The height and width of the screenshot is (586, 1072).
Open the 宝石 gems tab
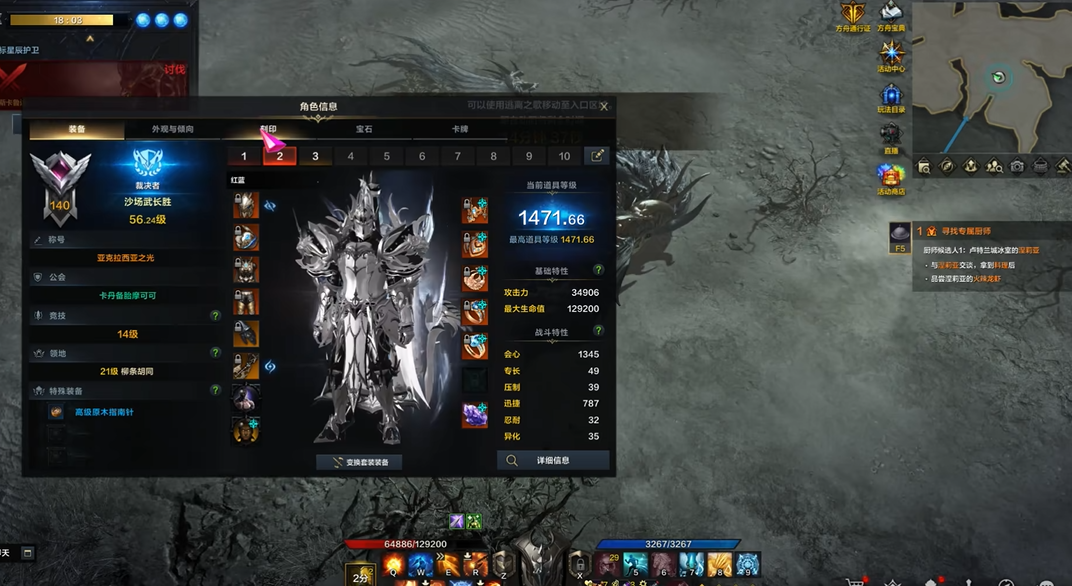[x=364, y=130]
